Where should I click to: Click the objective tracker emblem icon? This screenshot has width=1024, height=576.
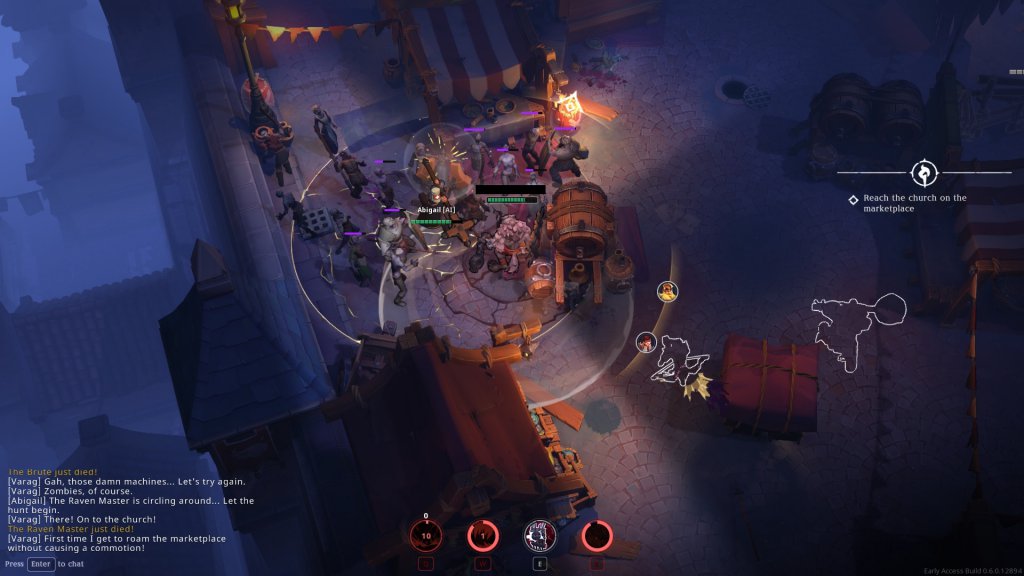[x=923, y=172]
